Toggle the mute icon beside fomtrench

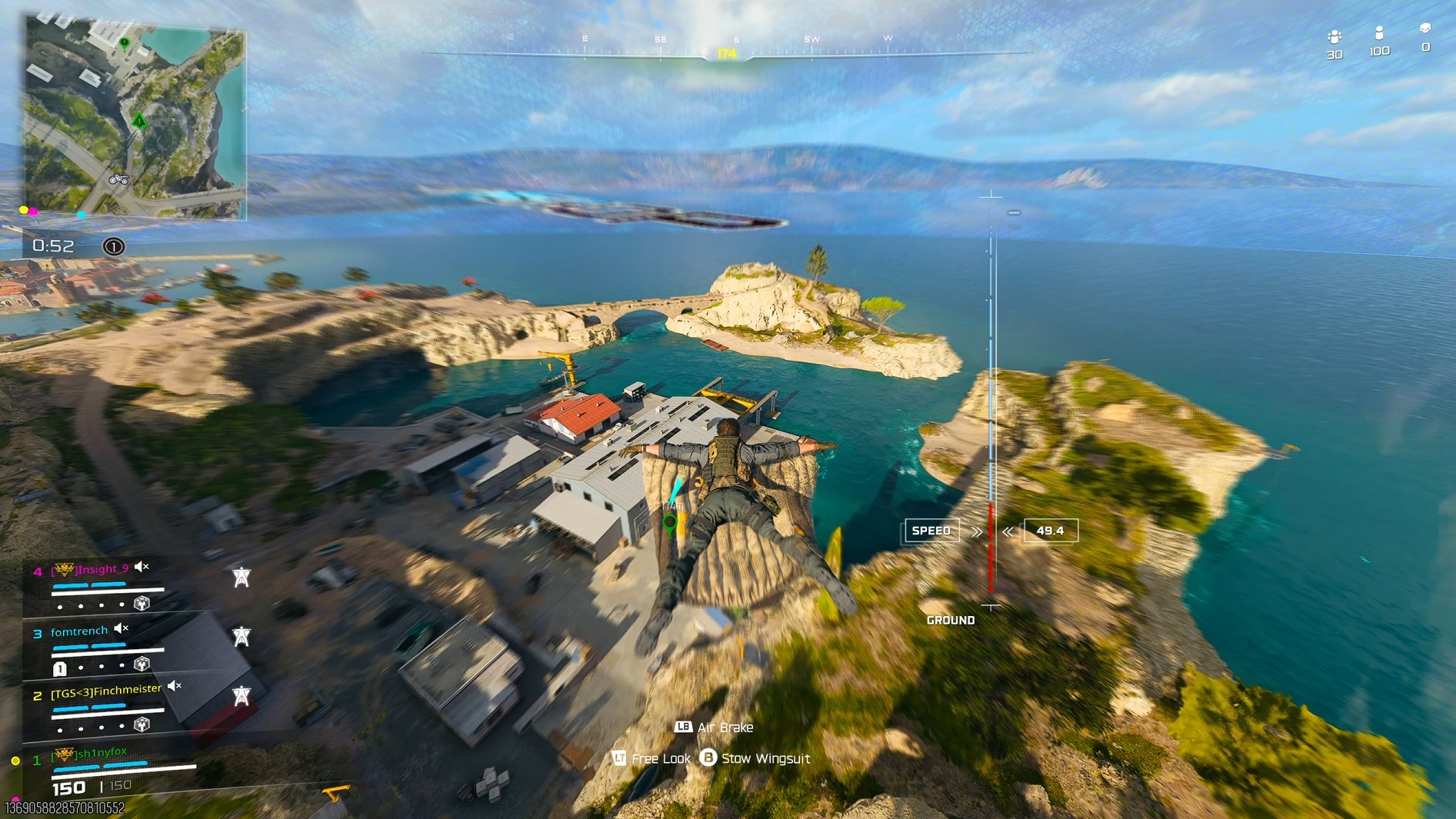click(x=122, y=629)
